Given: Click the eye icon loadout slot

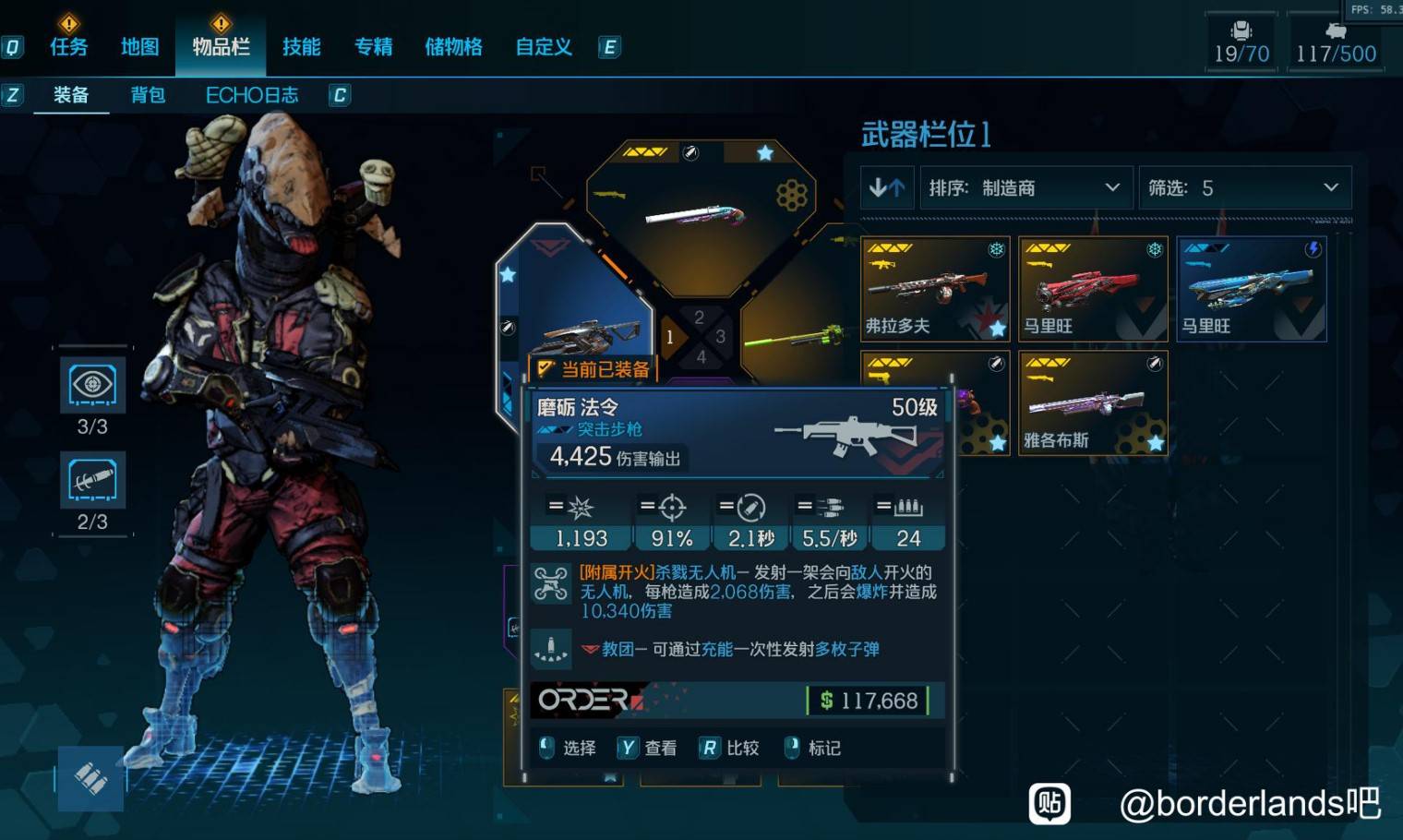Looking at the screenshot, I should coord(92,385).
